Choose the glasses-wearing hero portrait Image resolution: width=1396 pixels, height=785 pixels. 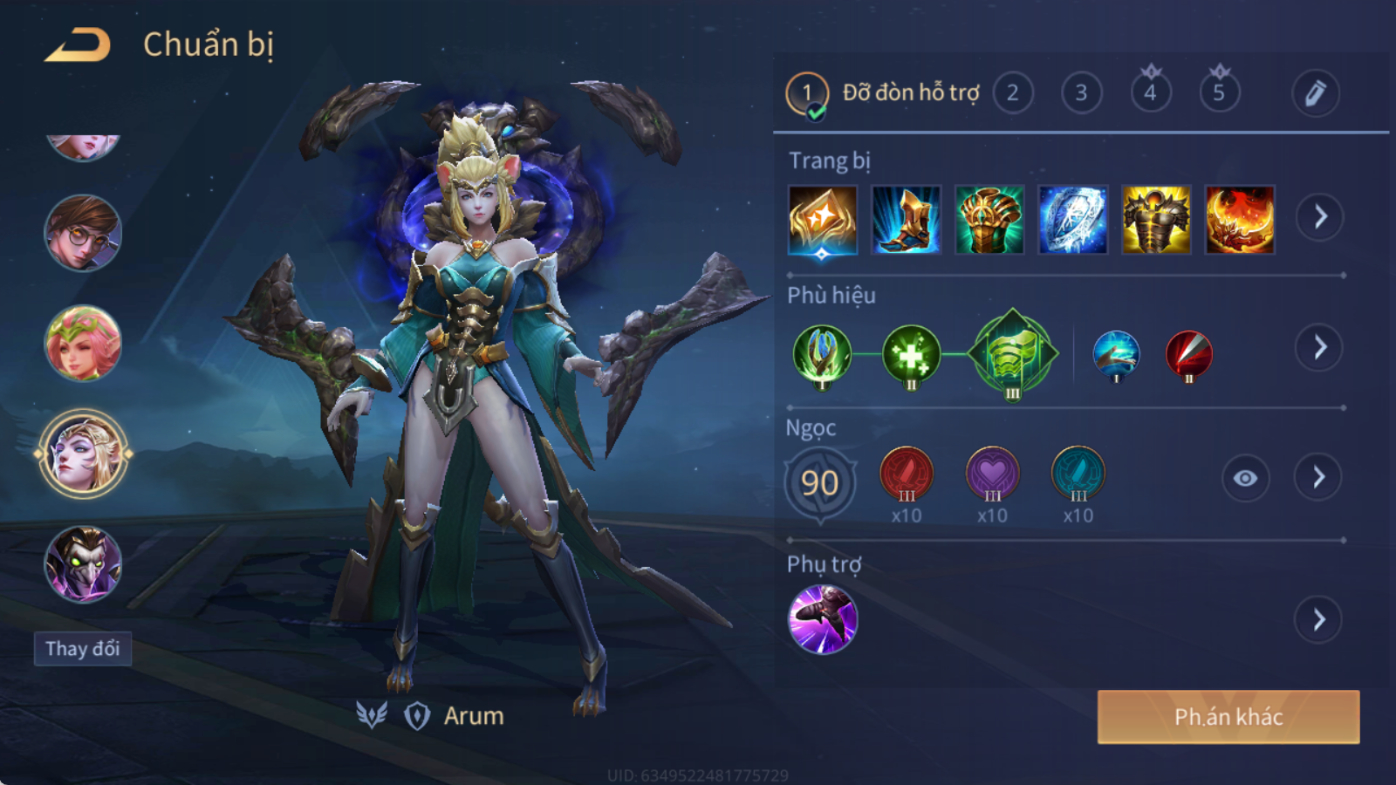click(83, 232)
